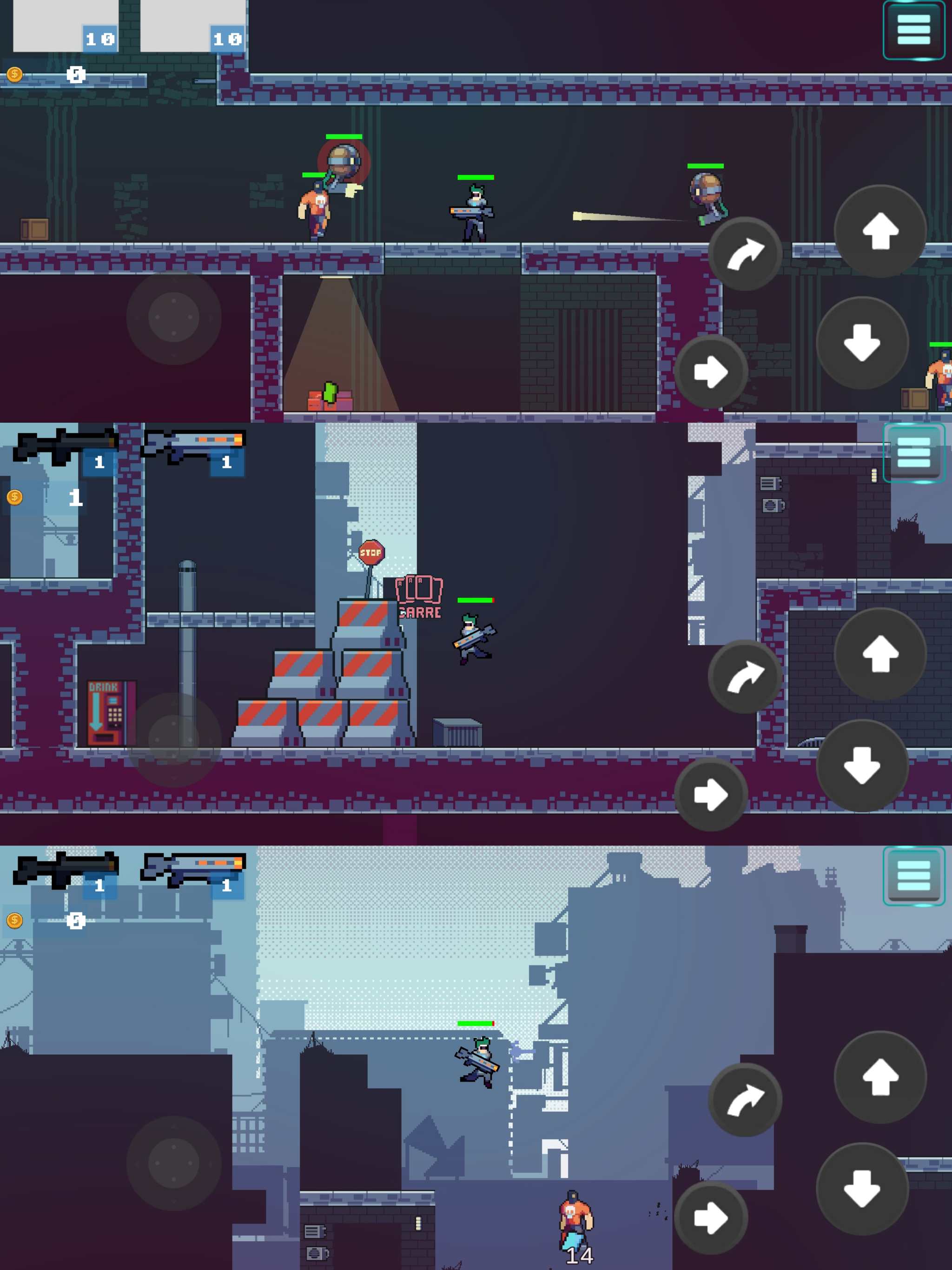952x1270 pixels.
Task: Hit the curved arrow in the skyline screenshot
Action: tap(745, 1099)
